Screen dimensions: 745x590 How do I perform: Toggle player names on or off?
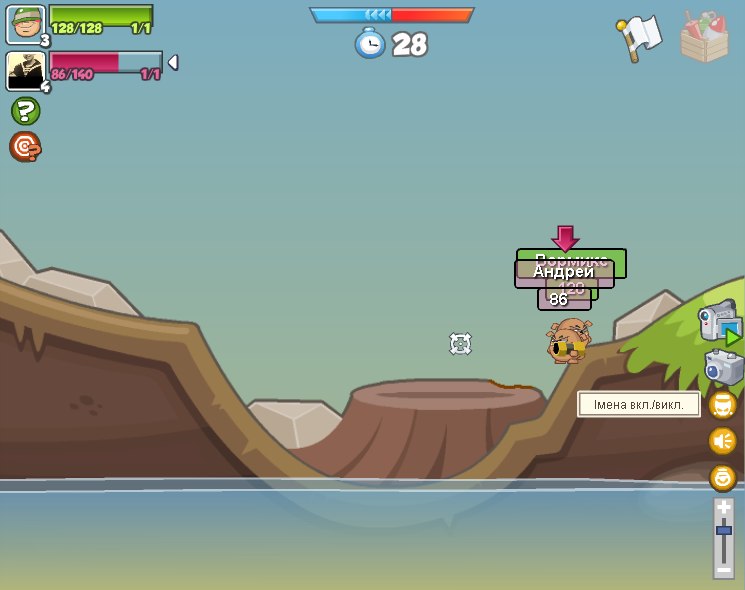pos(722,405)
